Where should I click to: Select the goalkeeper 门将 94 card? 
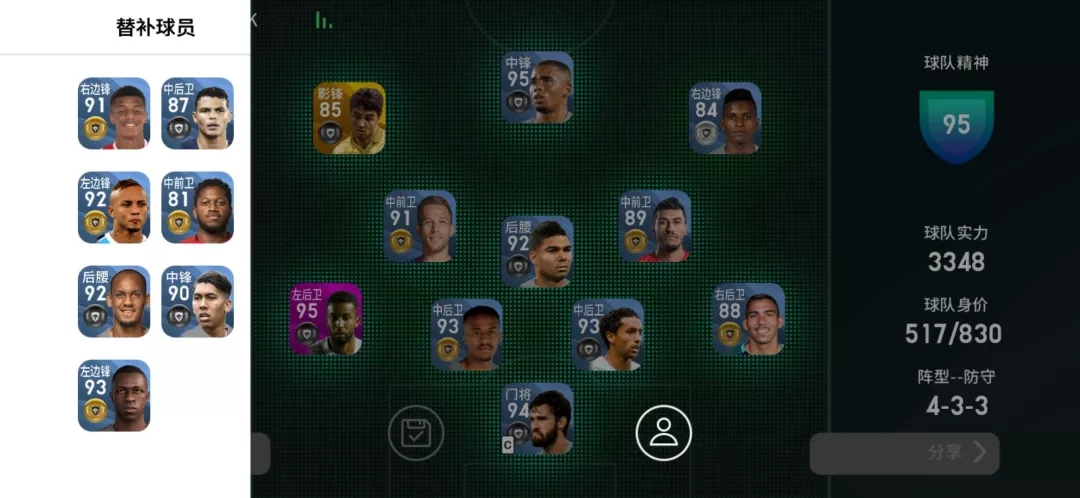click(537, 419)
